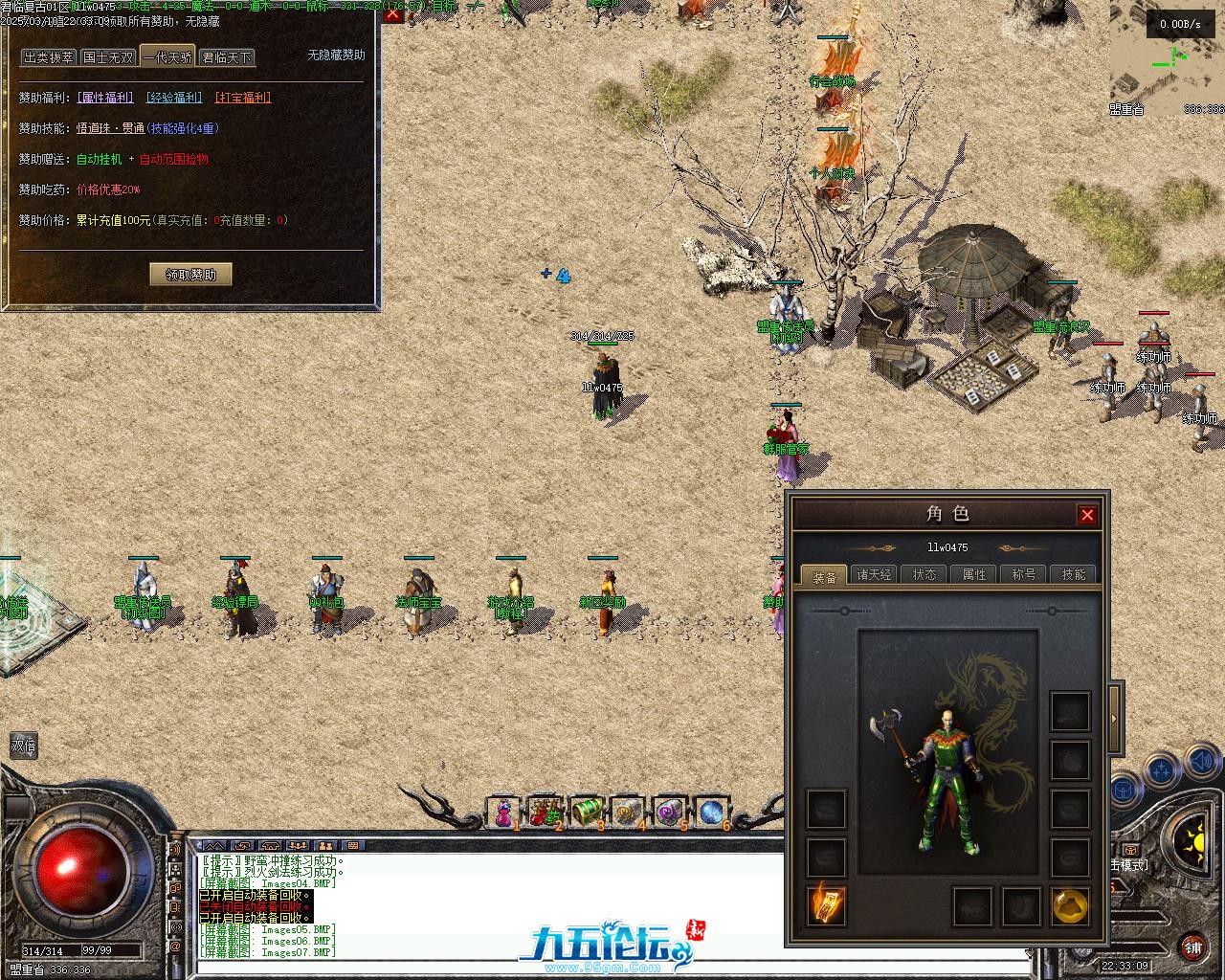Select the 国士无双 sponsor tab

tap(108, 57)
